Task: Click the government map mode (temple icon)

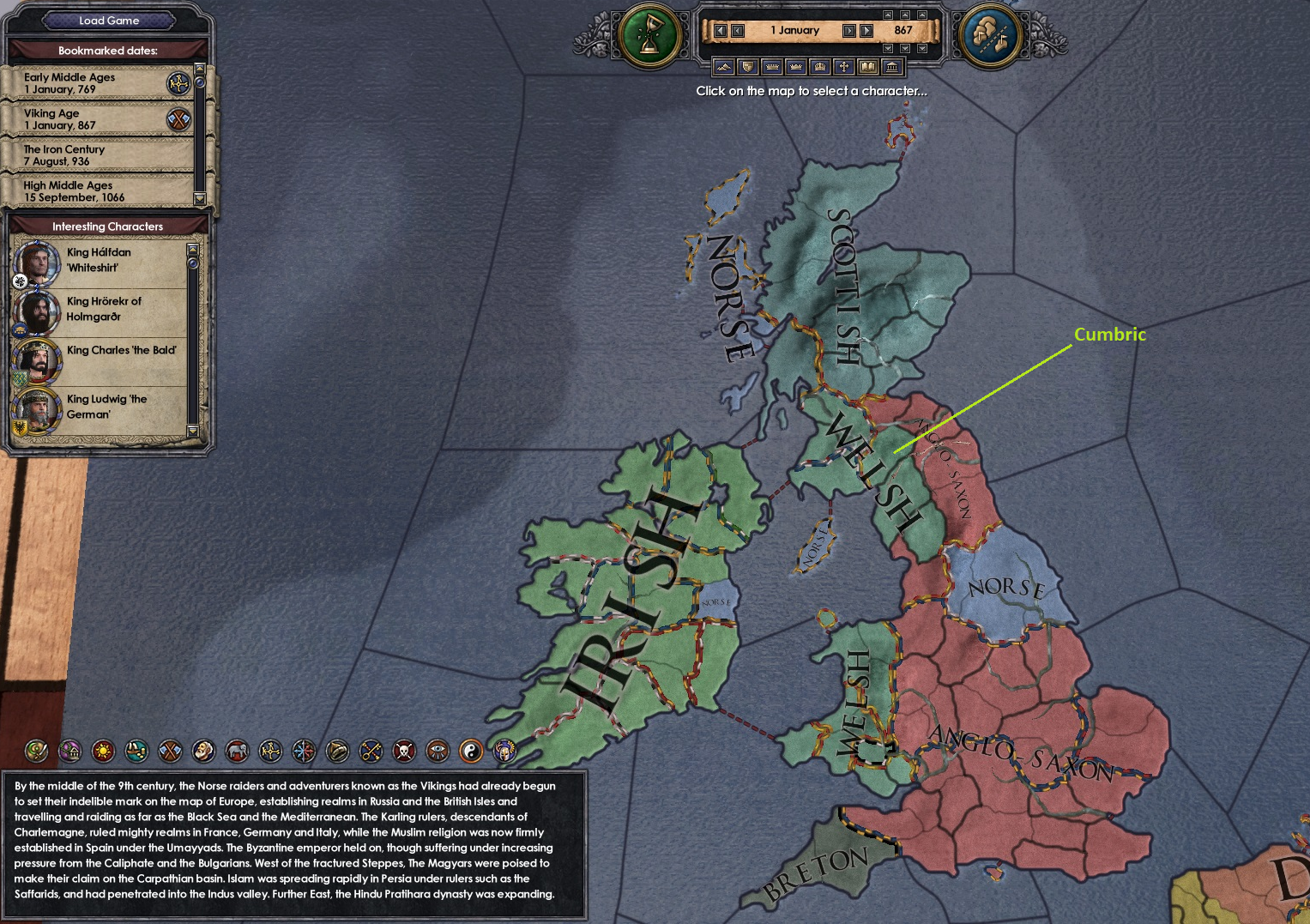Action: pyautogui.click(x=890, y=67)
